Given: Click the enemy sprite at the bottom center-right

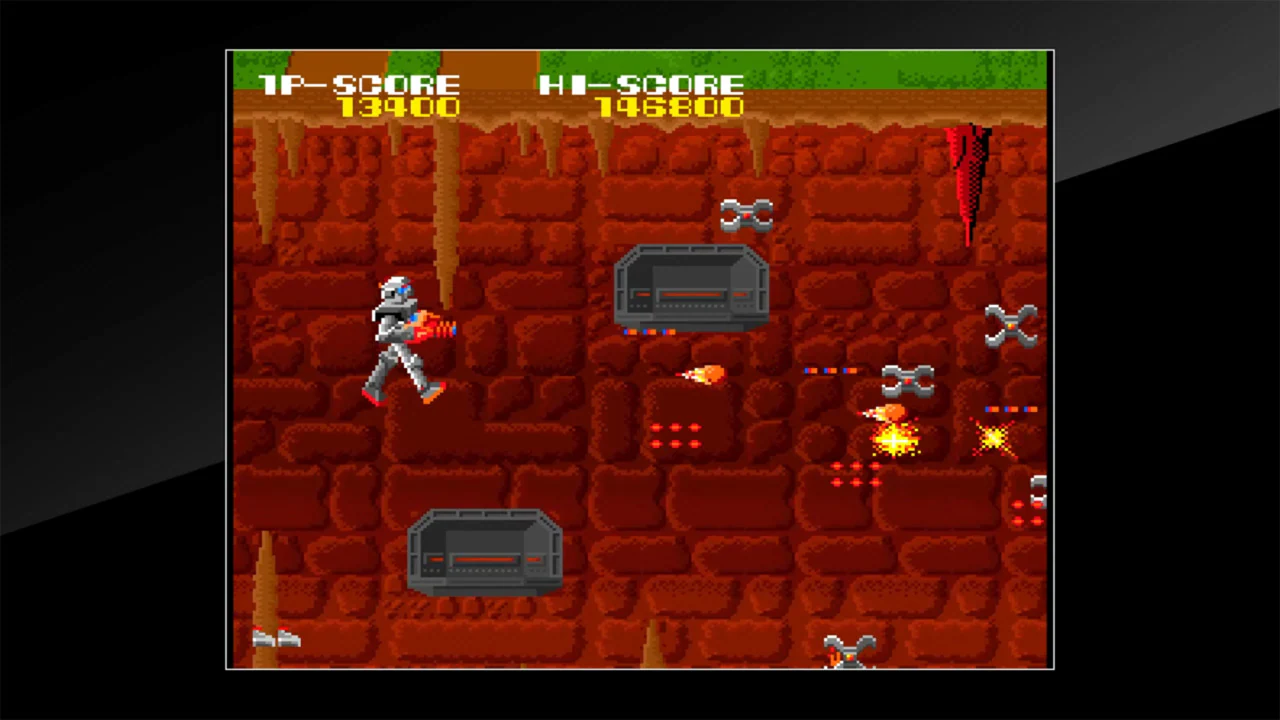Looking at the screenshot, I should 850,650.
